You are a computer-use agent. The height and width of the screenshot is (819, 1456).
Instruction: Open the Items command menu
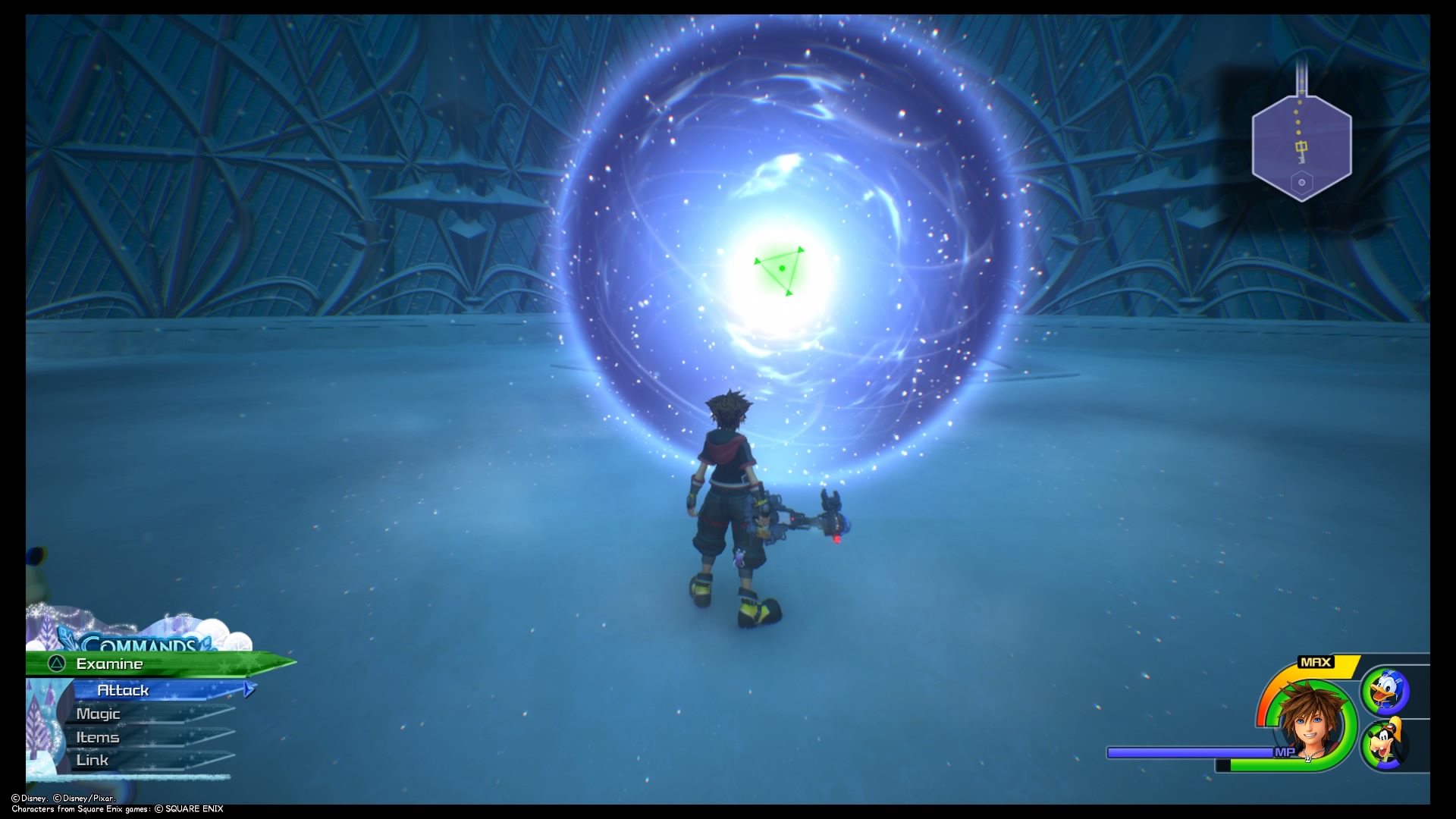coord(98,737)
